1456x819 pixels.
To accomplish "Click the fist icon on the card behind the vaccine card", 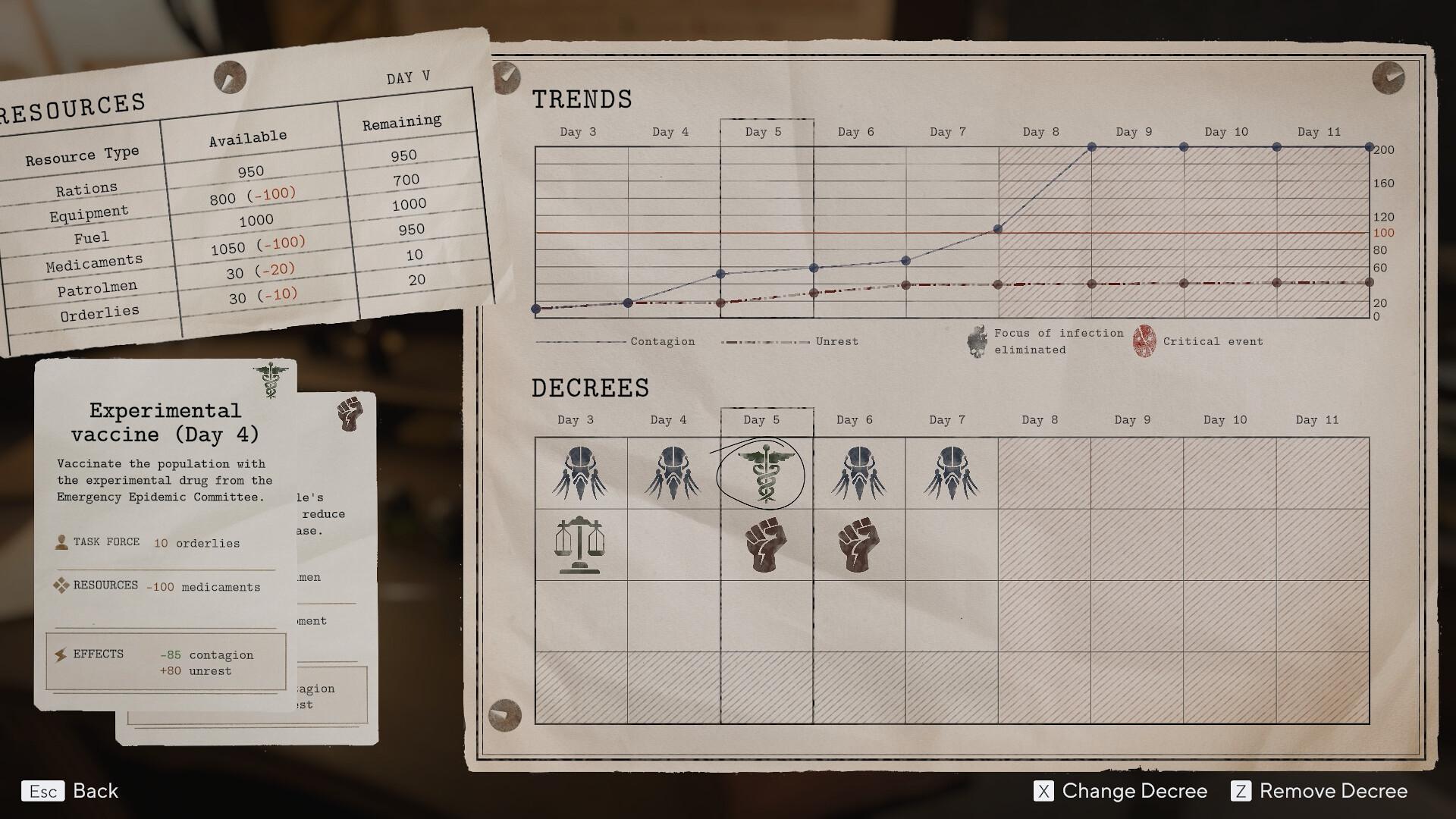I will coord(350,416).
